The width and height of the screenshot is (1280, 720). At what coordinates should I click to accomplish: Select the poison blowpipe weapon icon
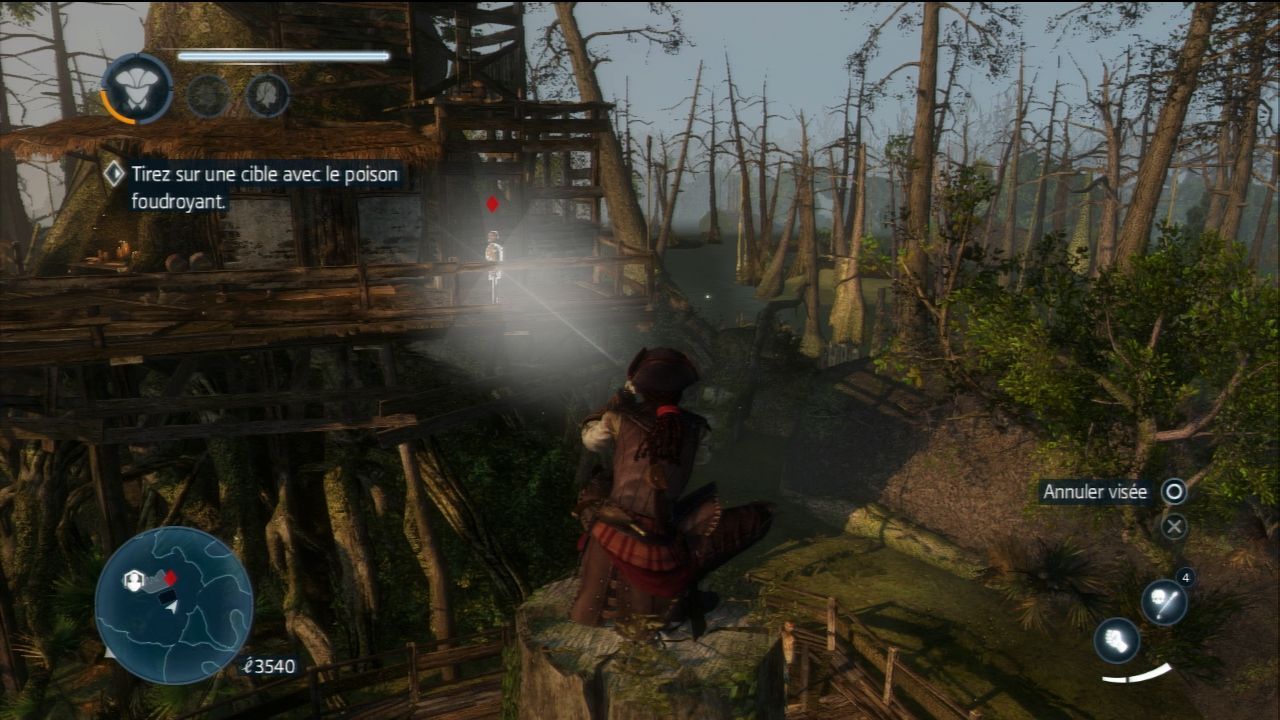[1164, 603]
